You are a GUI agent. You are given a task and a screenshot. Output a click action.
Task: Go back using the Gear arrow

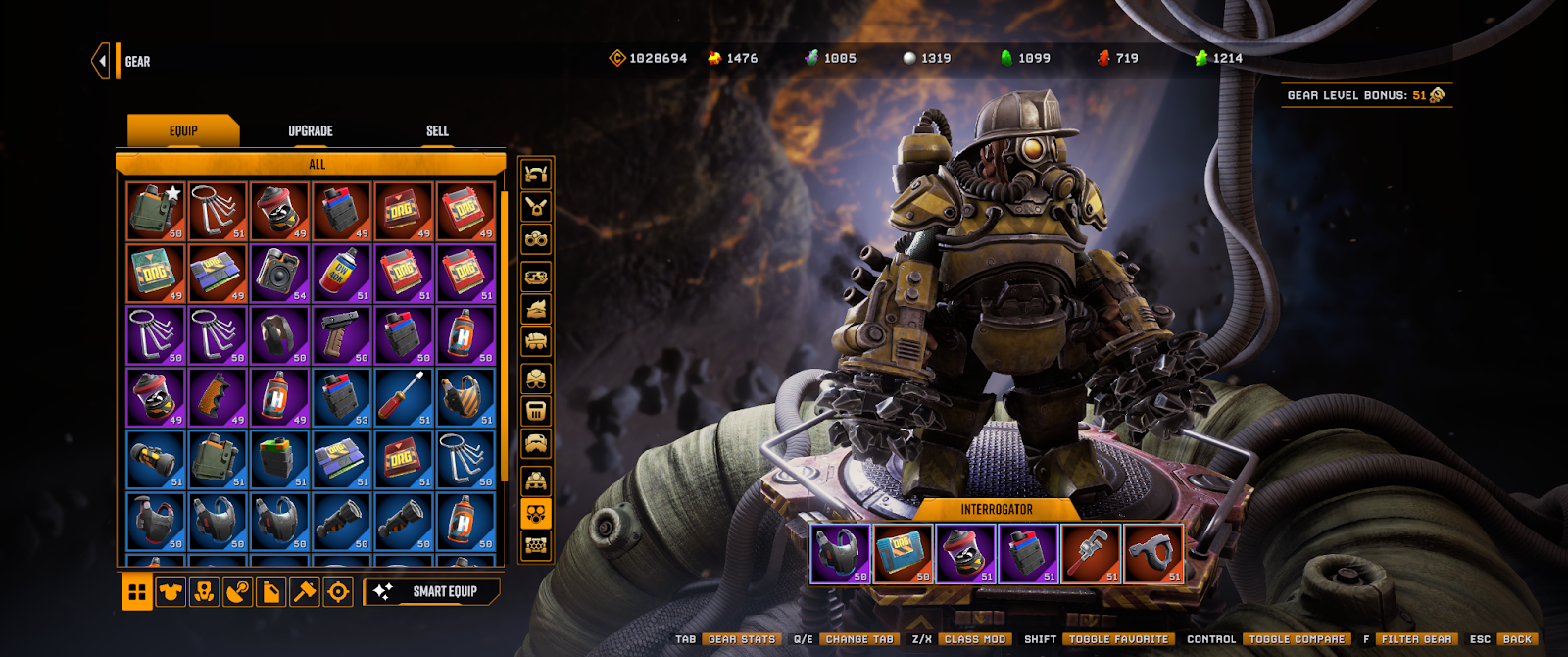pyautogui.click(x=101, y=61)
